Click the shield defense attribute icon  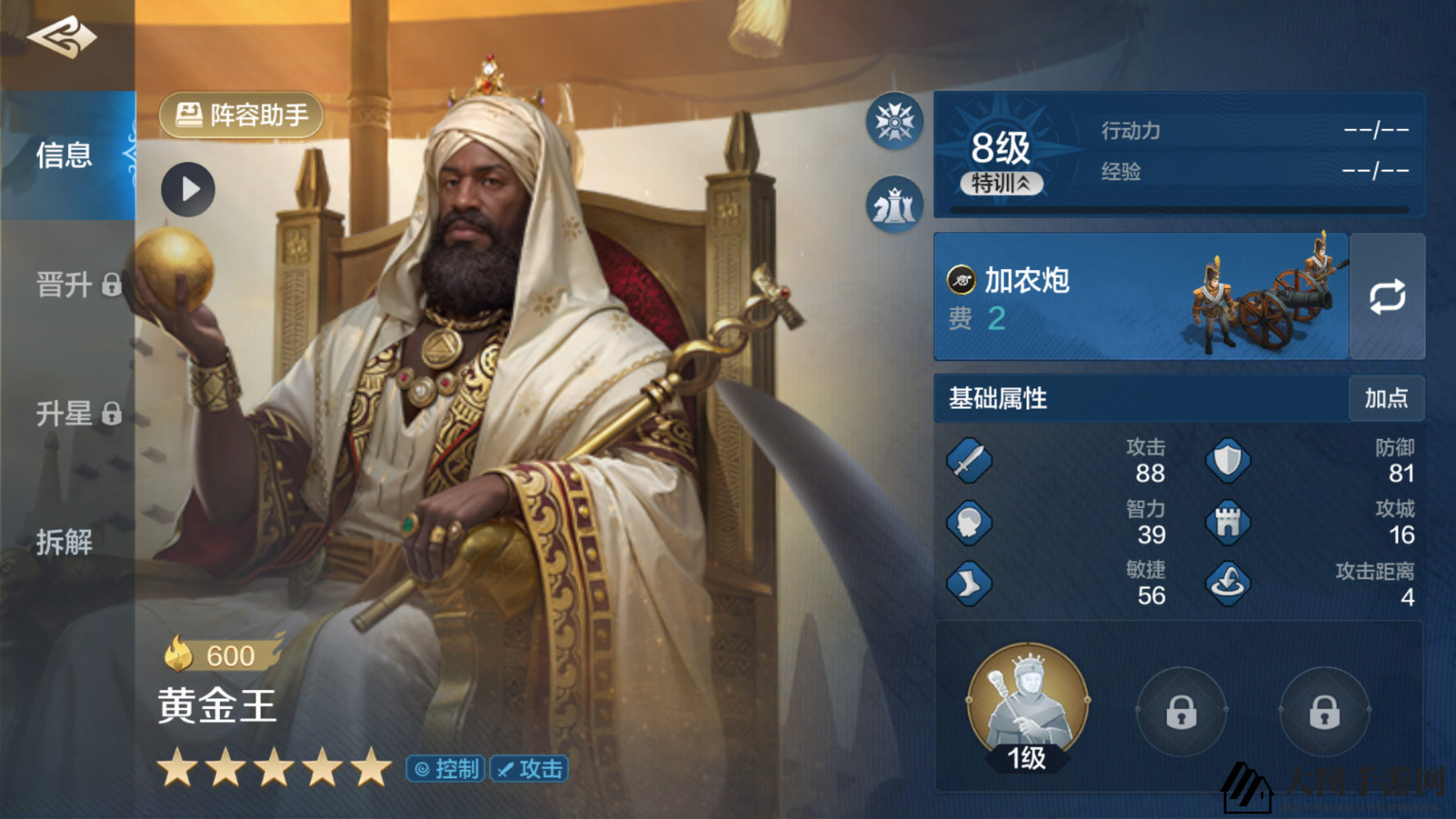(x=1227, y=461)
